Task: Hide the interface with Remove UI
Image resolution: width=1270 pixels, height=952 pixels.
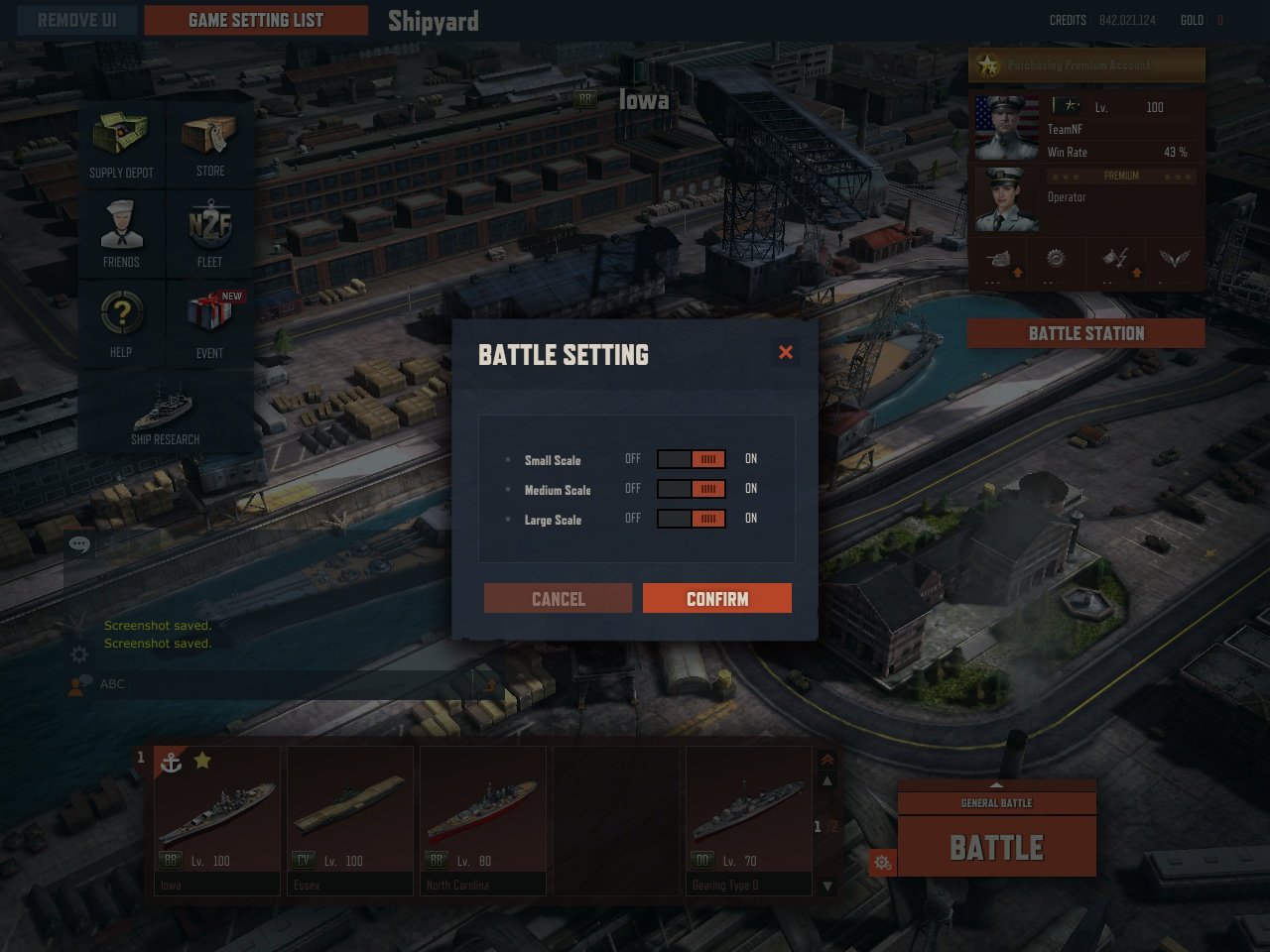Action: tap(76, 20)
